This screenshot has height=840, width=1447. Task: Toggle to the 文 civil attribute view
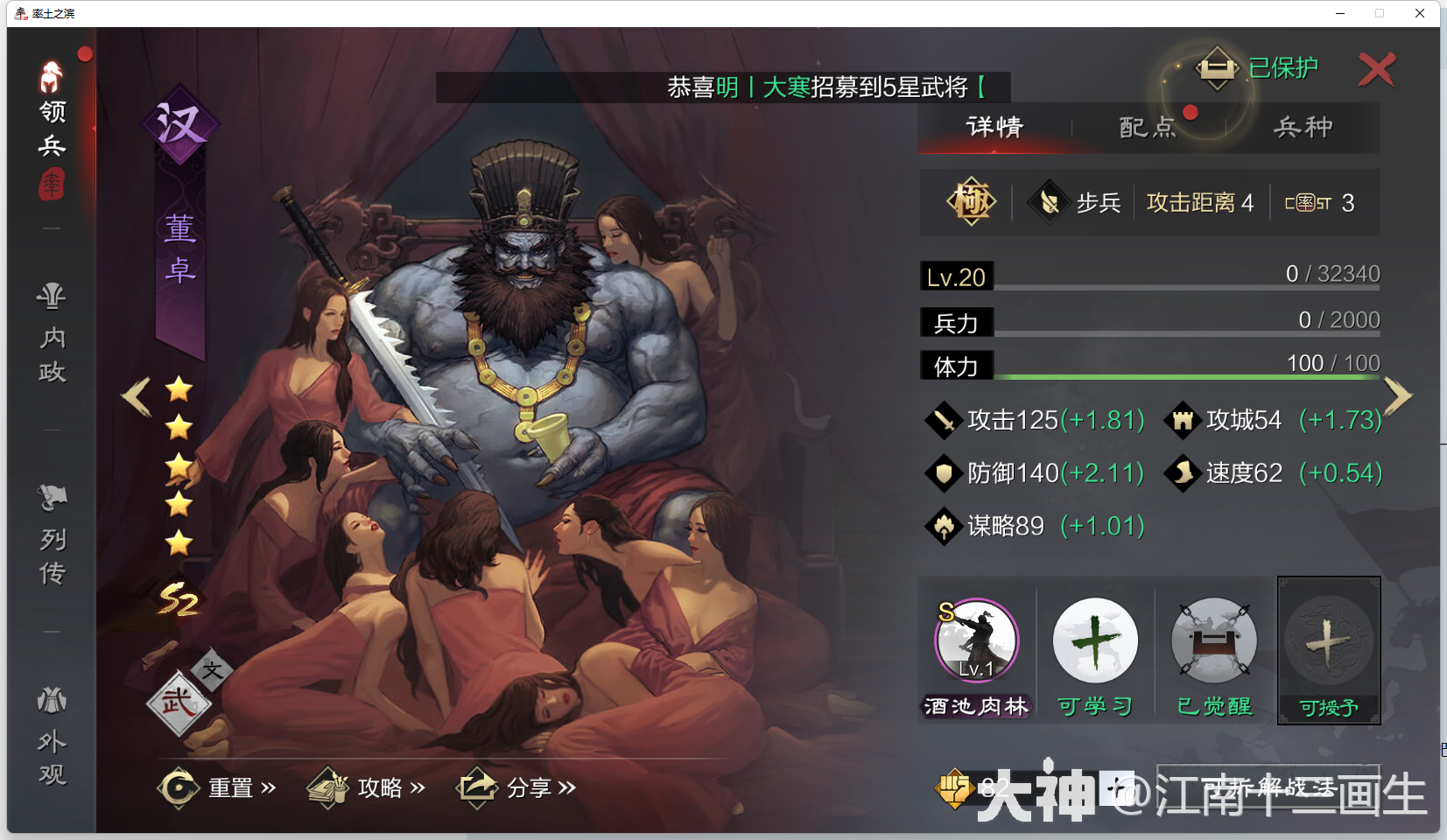pyautogui.click(x=214, y=672)
